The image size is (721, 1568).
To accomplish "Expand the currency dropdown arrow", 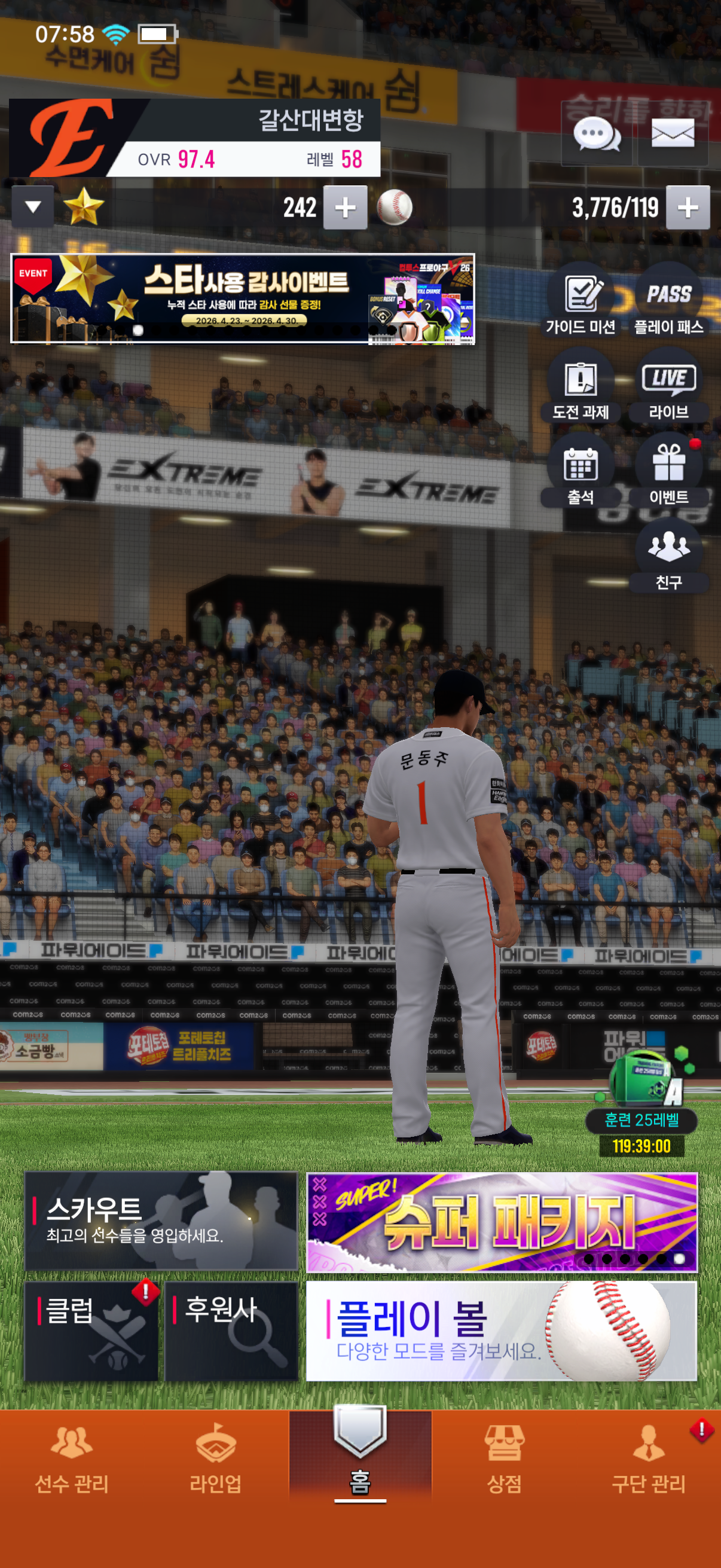I will tap(33, 207).
